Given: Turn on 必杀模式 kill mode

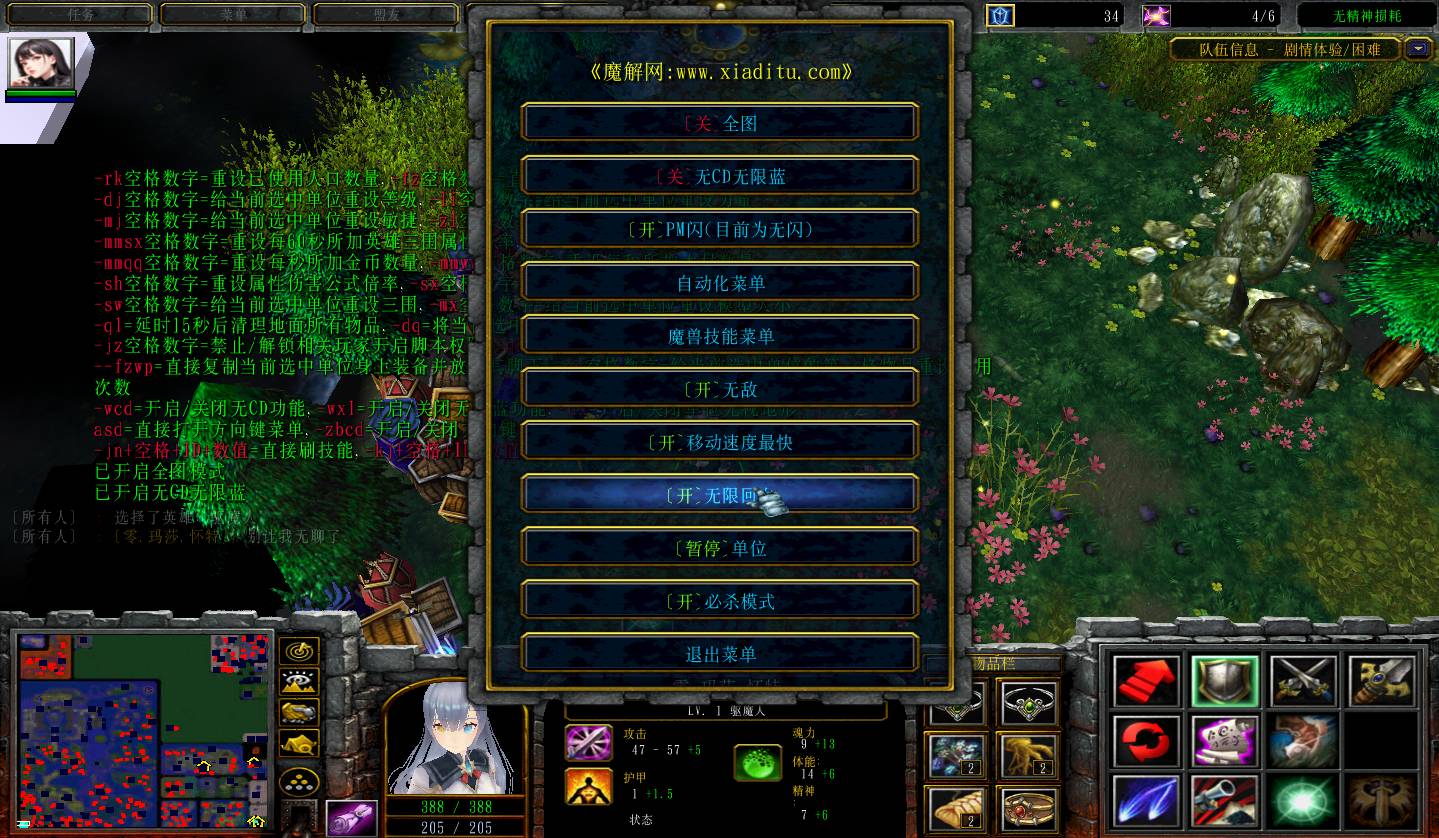Looking at the screenshot, I should pos(720,601).
